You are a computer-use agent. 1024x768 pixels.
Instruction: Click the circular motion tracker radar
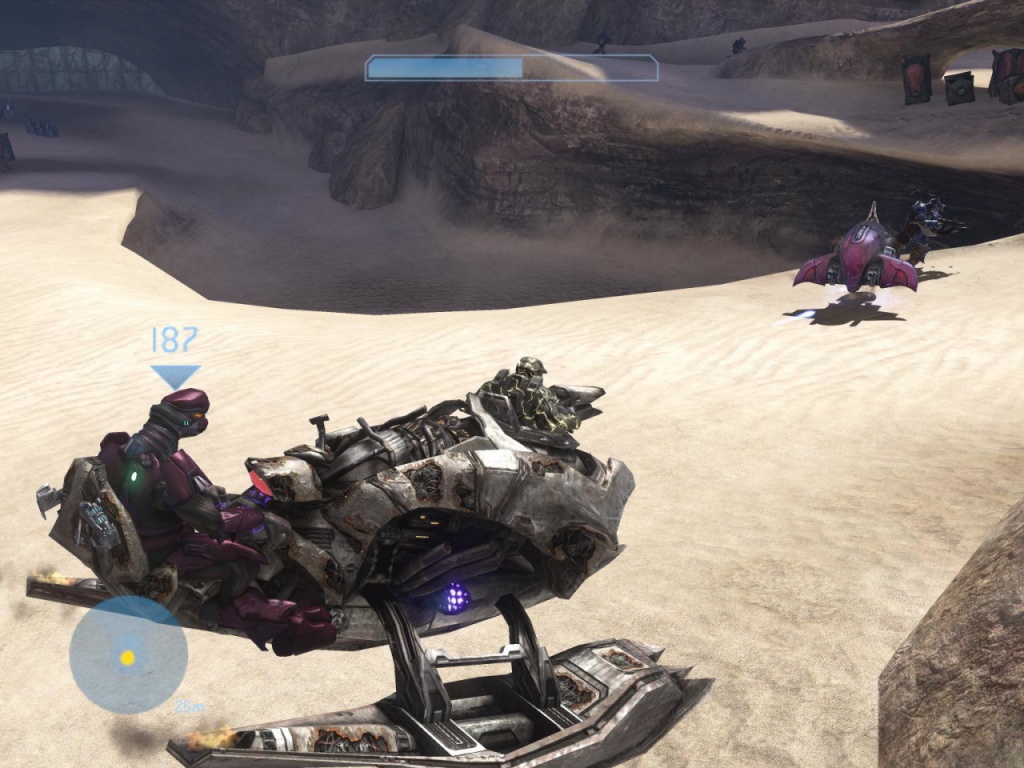click(128, 656)
